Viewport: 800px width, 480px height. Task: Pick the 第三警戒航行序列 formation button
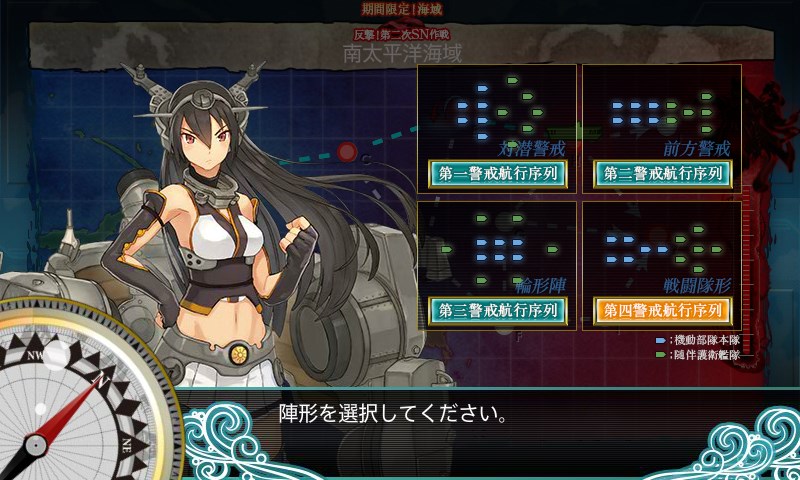point(497,310)
